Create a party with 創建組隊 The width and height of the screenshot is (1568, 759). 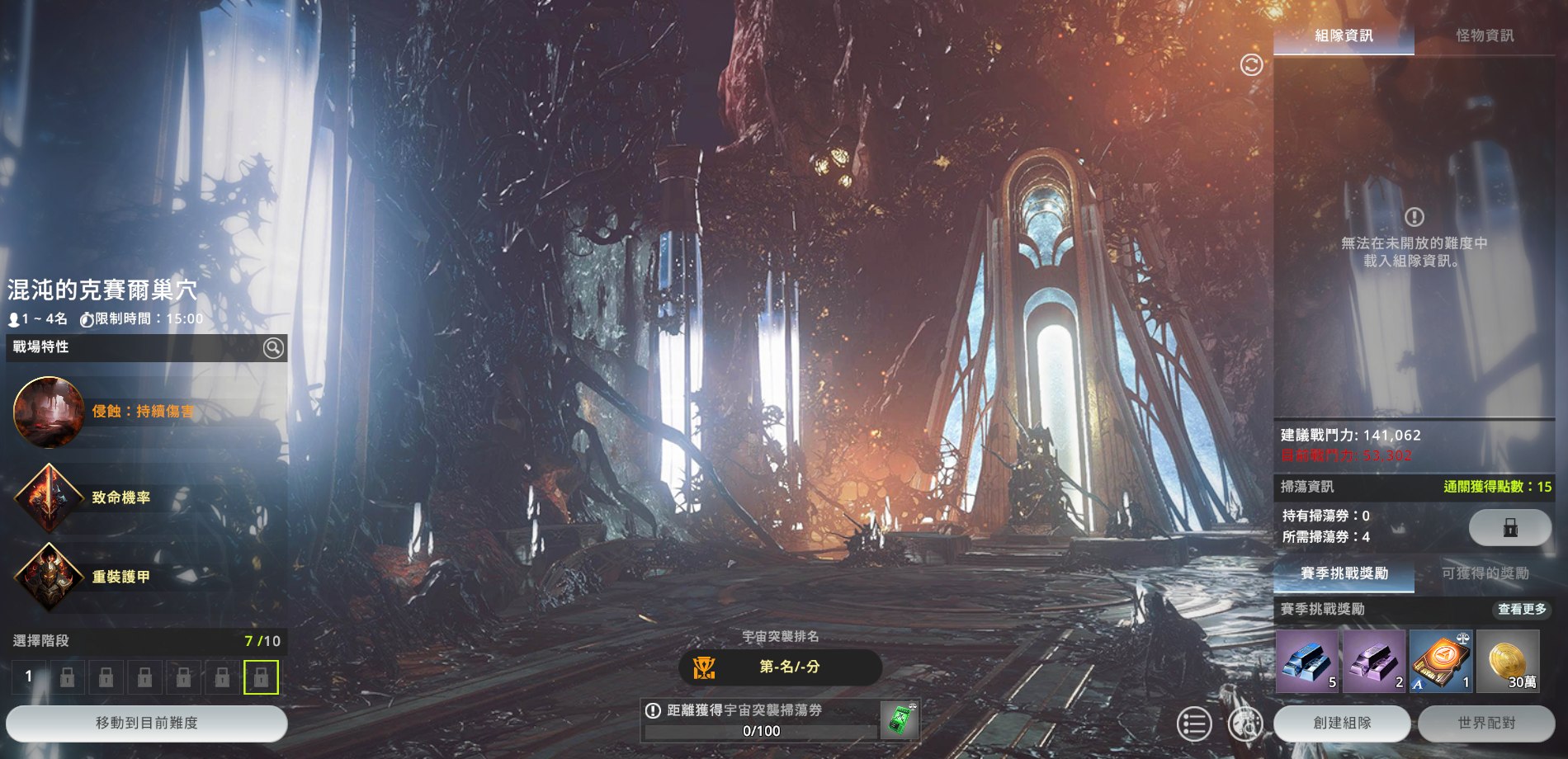point(1342,724)
